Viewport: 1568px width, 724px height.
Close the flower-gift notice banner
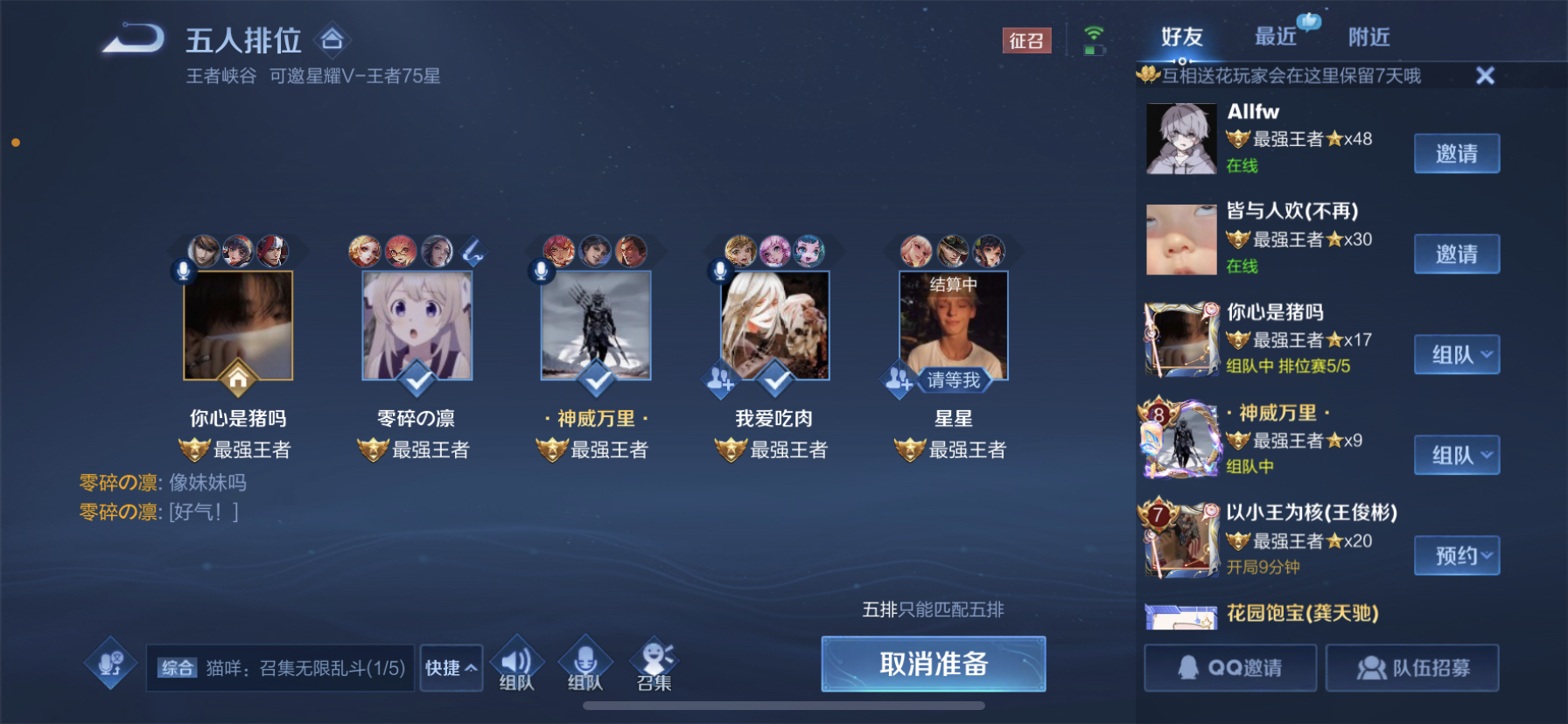[x=1484, y=76]
